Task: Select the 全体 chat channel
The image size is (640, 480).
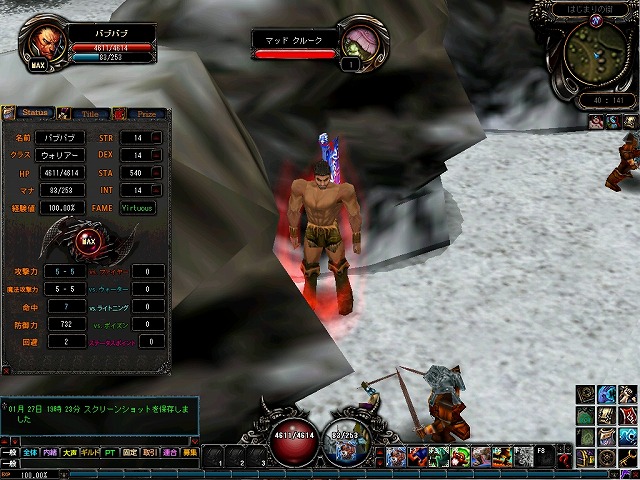Action: click(30, 452)
